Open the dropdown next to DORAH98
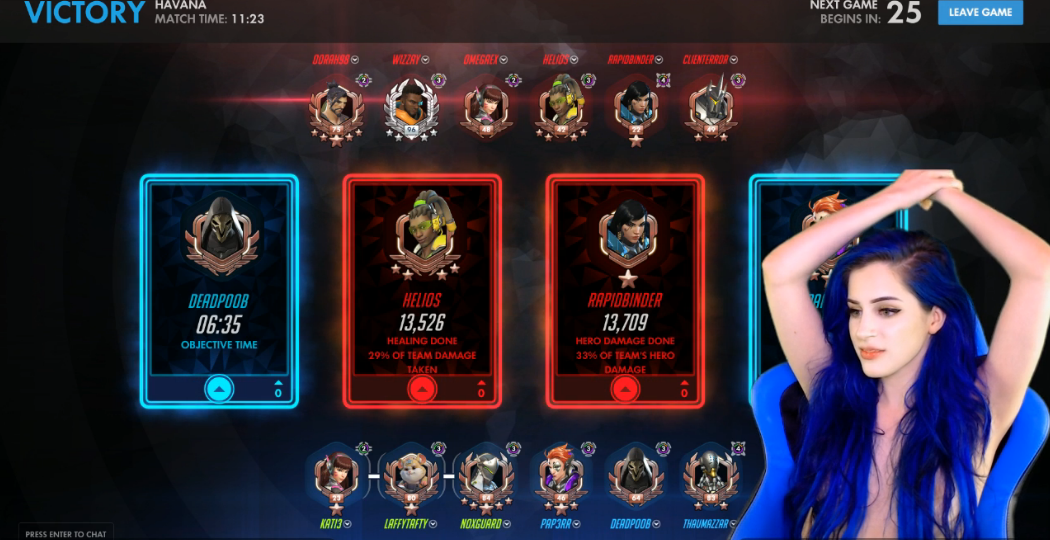The width and height of the screenshot is (1050, 540). pyautogui.click(x=355, y=59)
